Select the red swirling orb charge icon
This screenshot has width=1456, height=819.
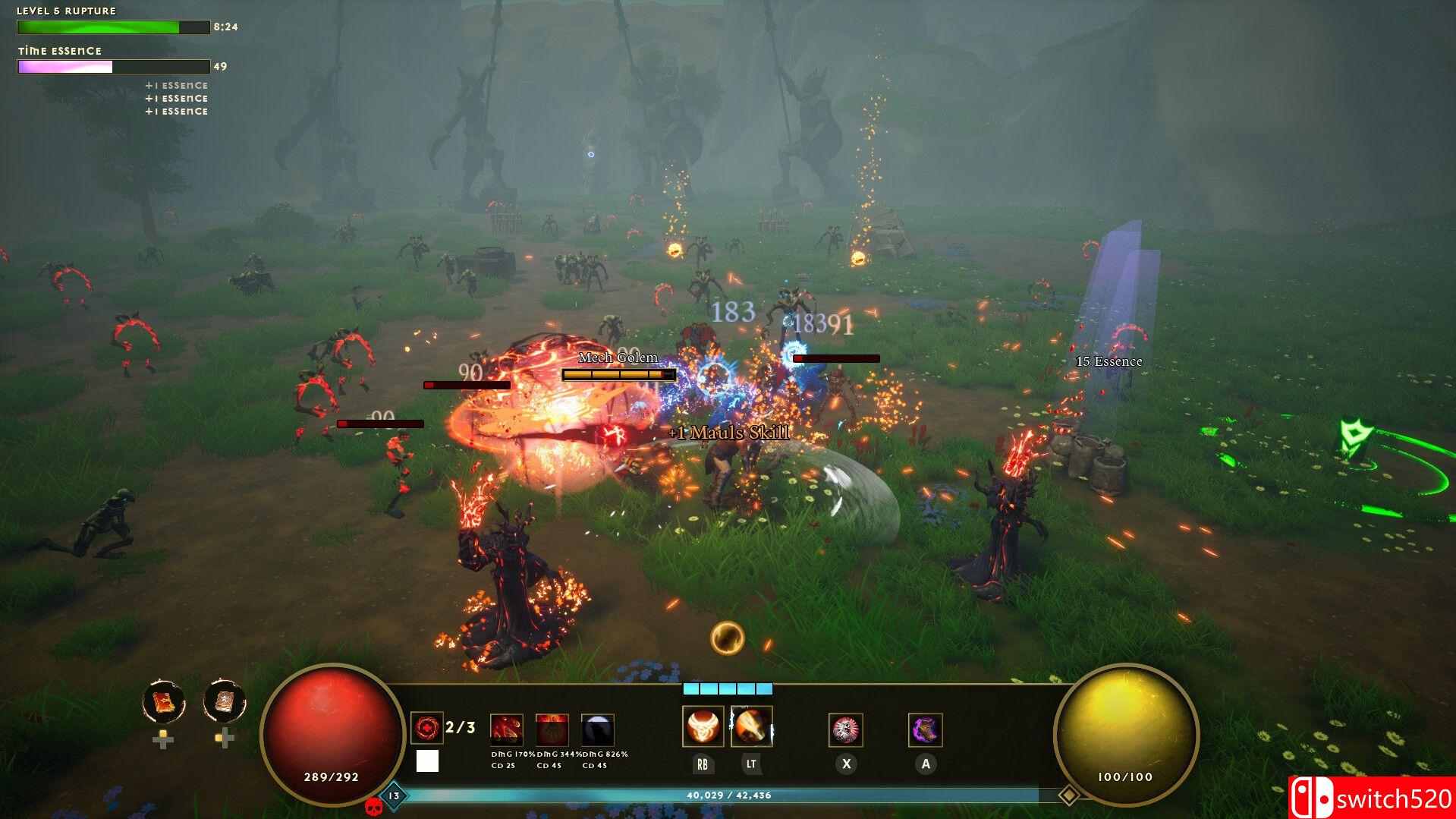[x=426, y=728]
